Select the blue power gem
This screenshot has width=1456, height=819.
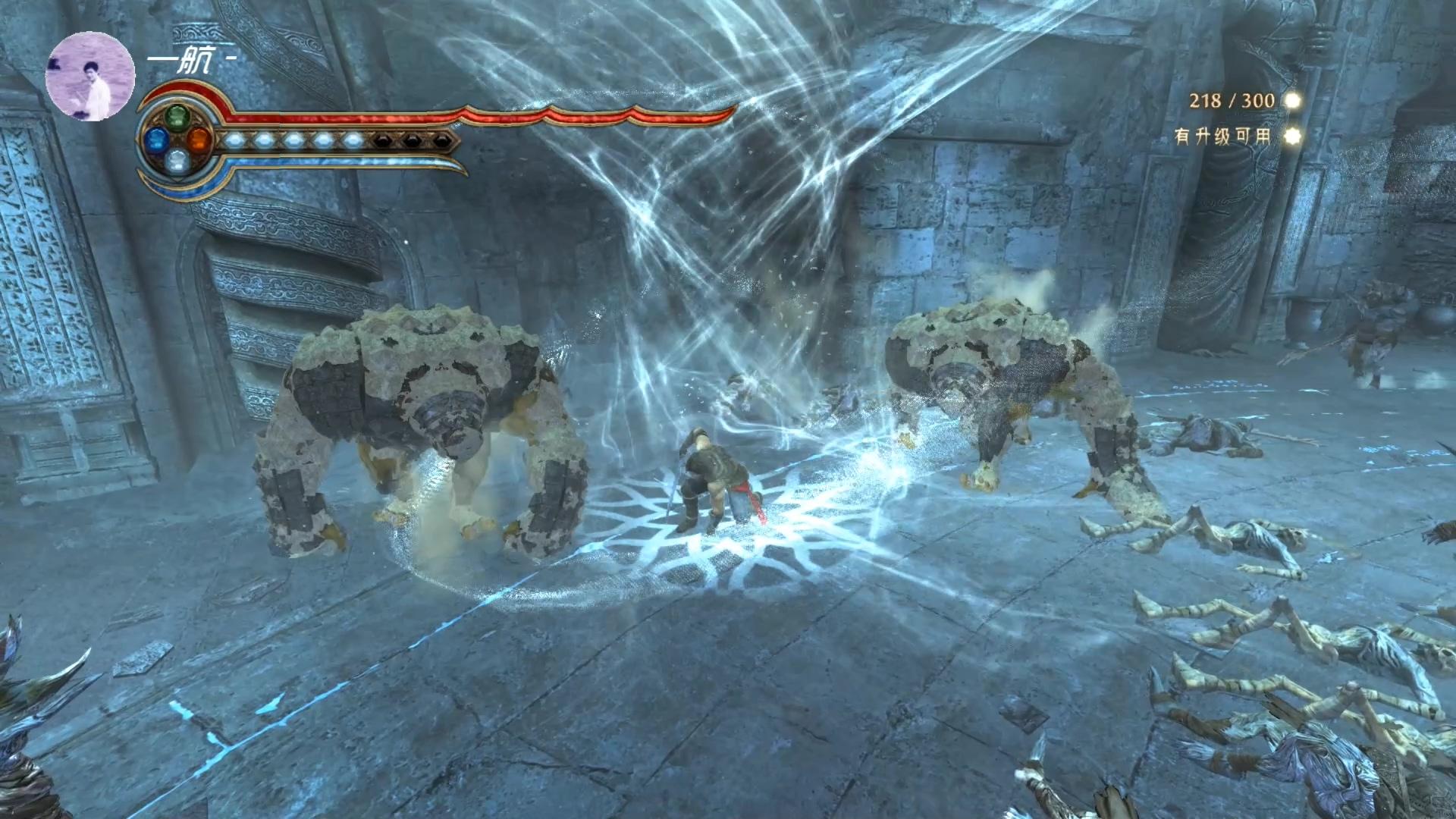click(156, 140)
